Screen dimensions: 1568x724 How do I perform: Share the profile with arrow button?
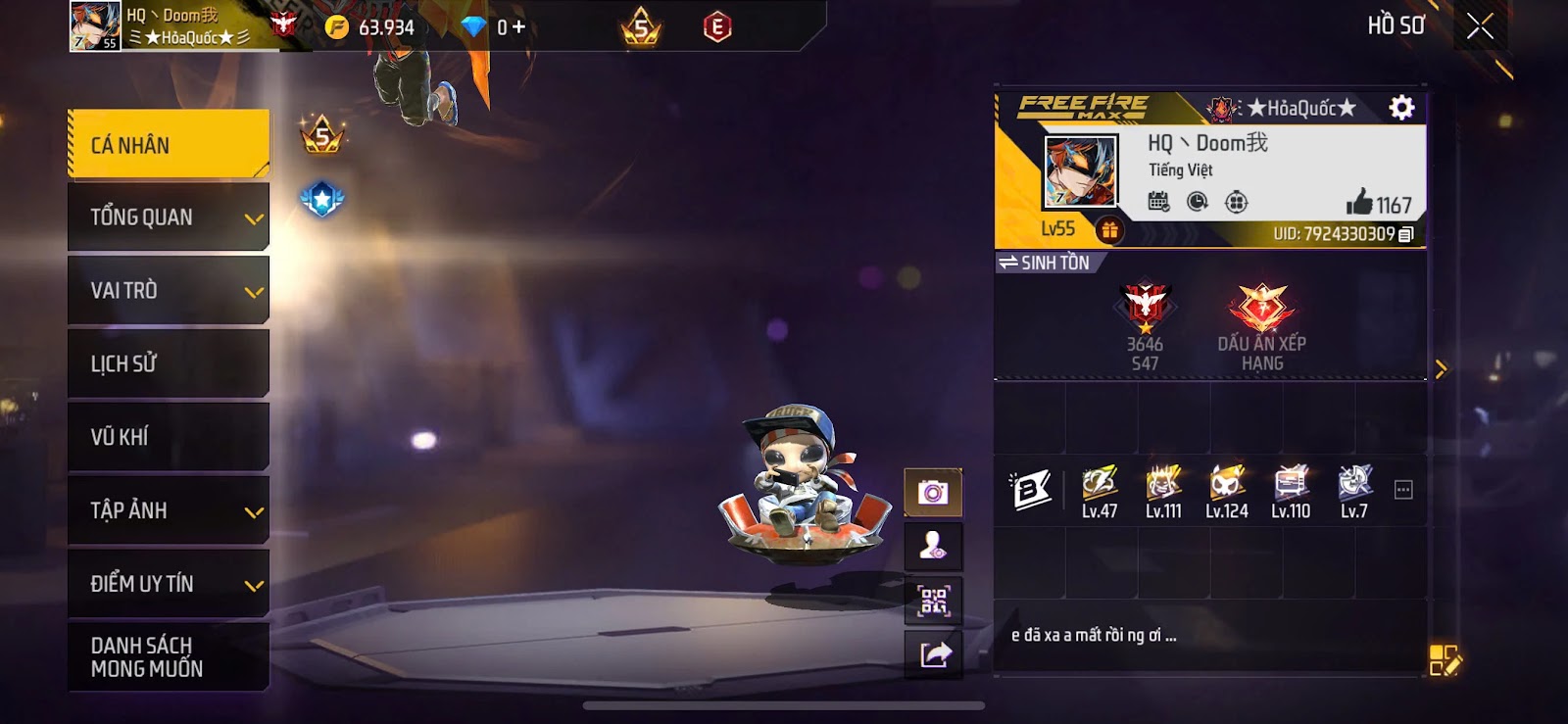[933, 653]
